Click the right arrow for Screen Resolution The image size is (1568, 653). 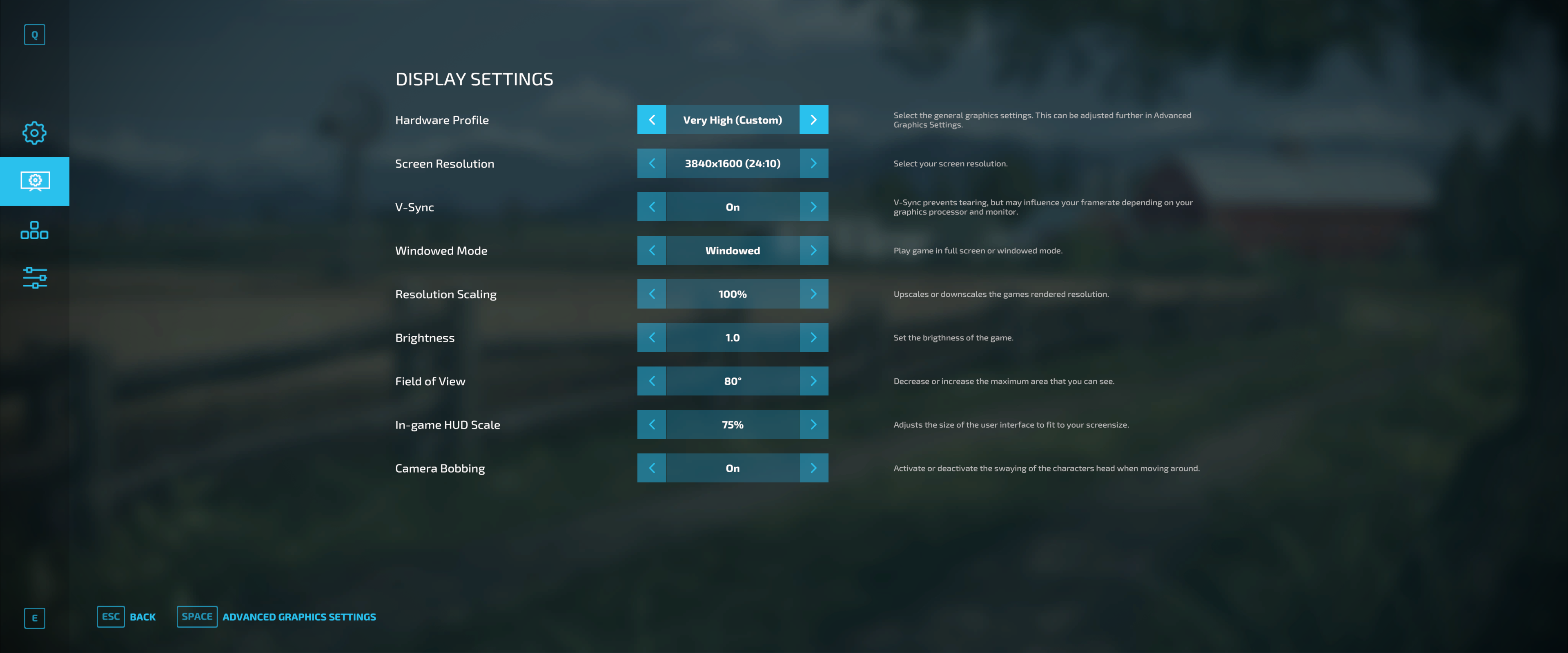pyautogui.click(x=815, y=163)
